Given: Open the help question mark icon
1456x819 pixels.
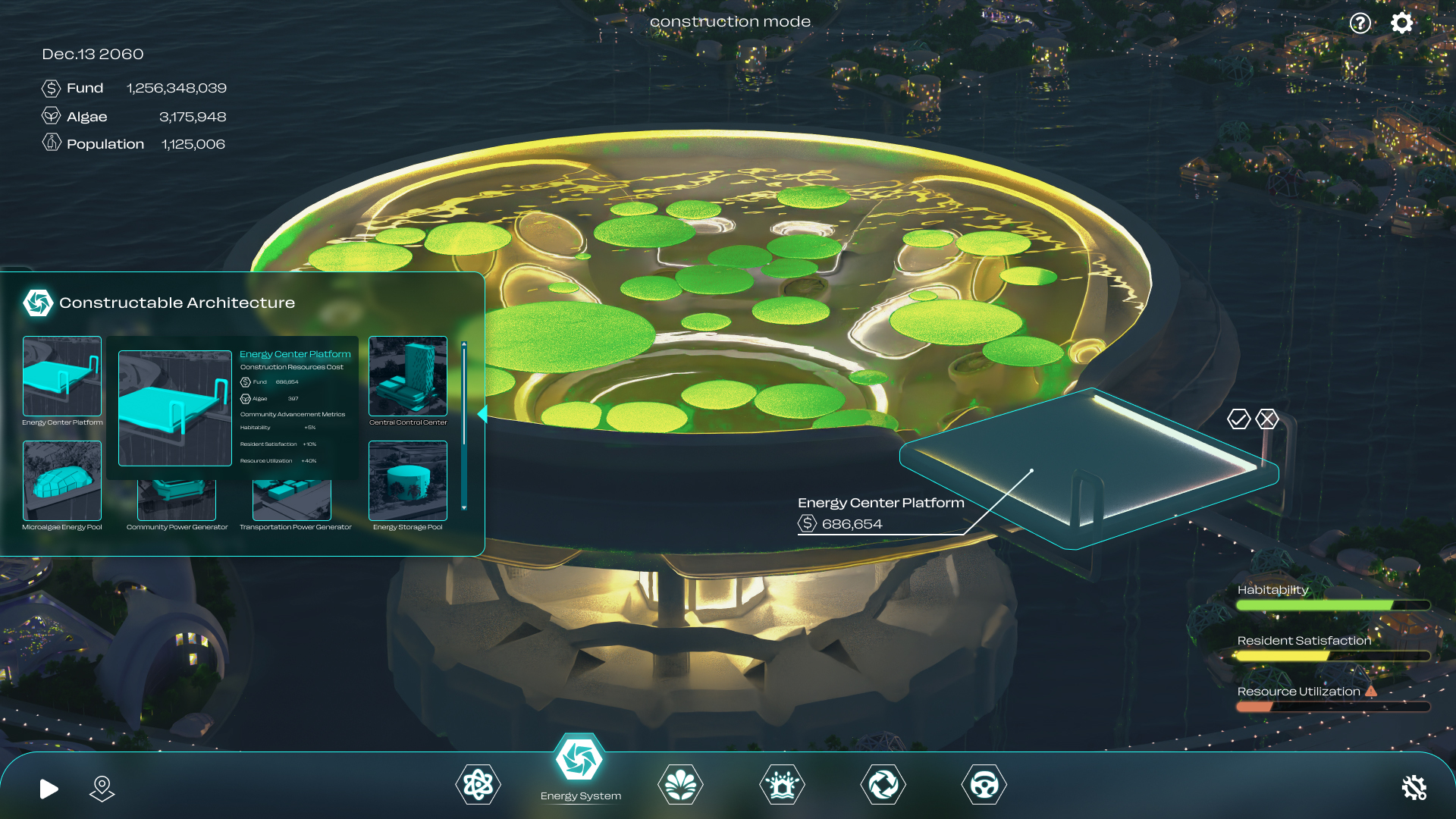Looking at the screenshot, I should 1360,24.
